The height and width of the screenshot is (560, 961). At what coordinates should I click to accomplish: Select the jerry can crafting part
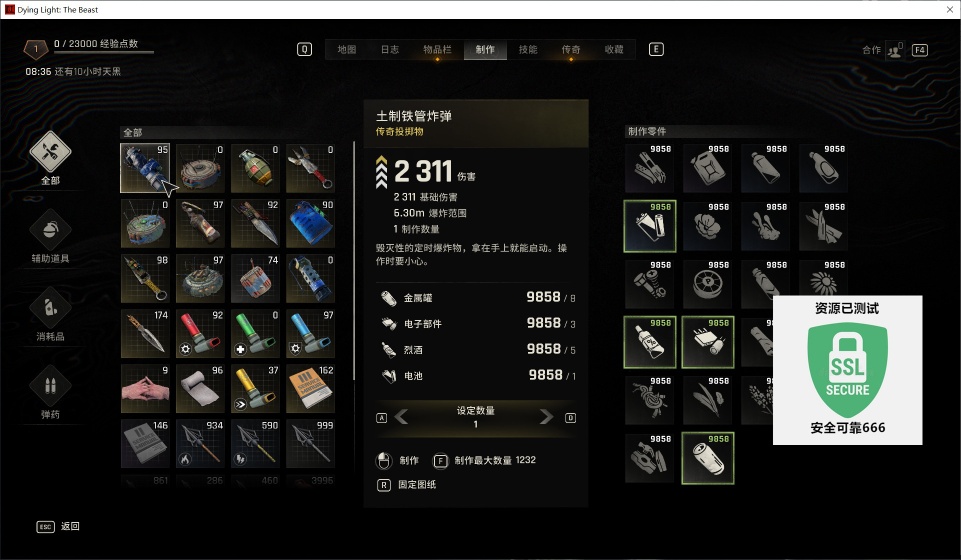click(707, 168)
